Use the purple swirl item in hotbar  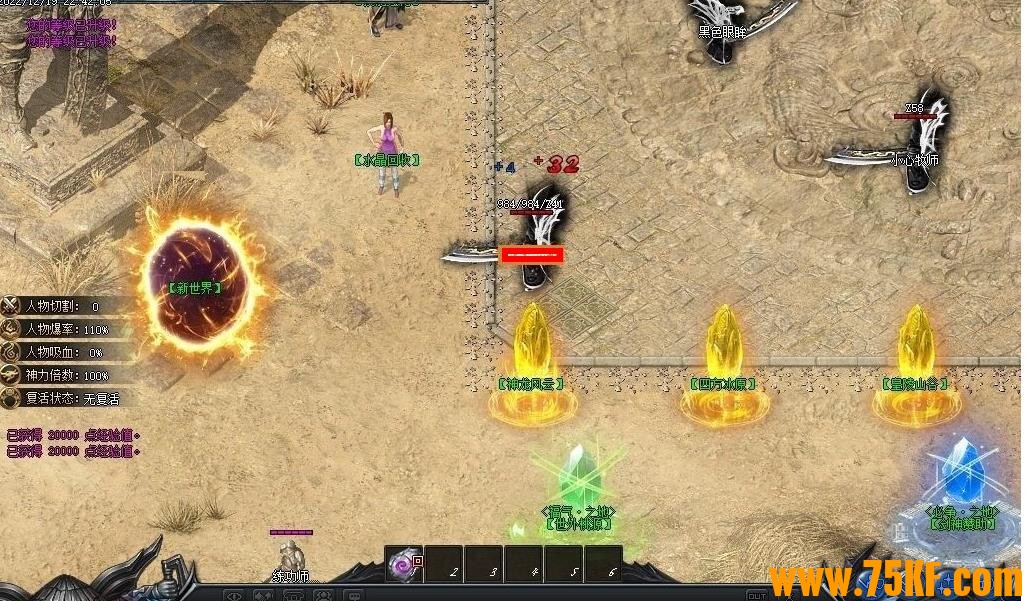point(404,564)
